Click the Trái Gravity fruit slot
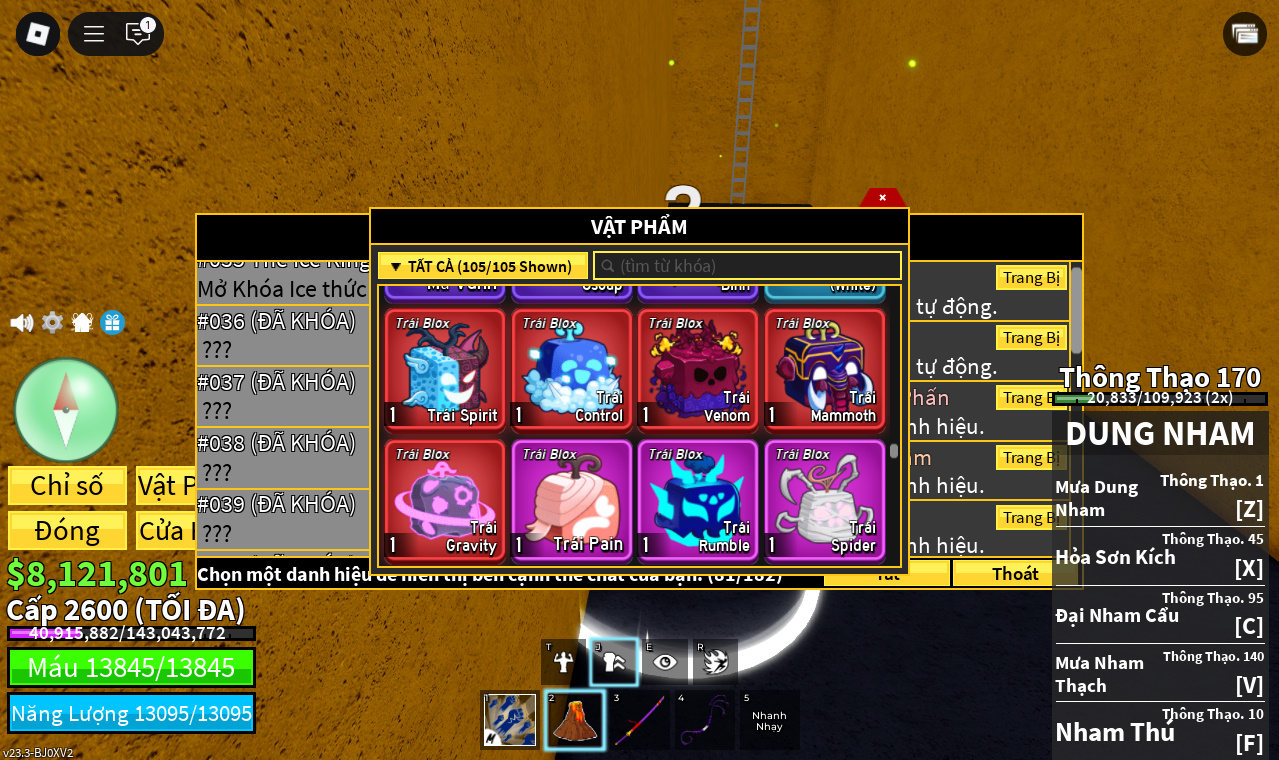This screenshot has height=760, width=1279. 445,500
